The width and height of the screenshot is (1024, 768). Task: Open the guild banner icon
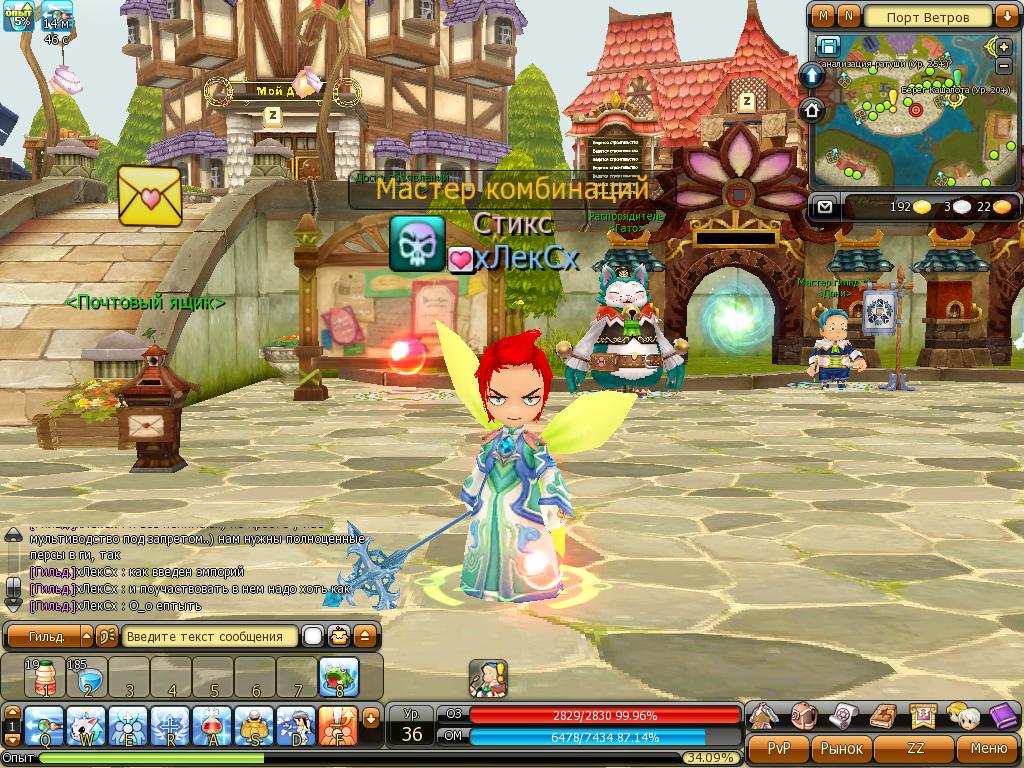(x=923, y=716)
